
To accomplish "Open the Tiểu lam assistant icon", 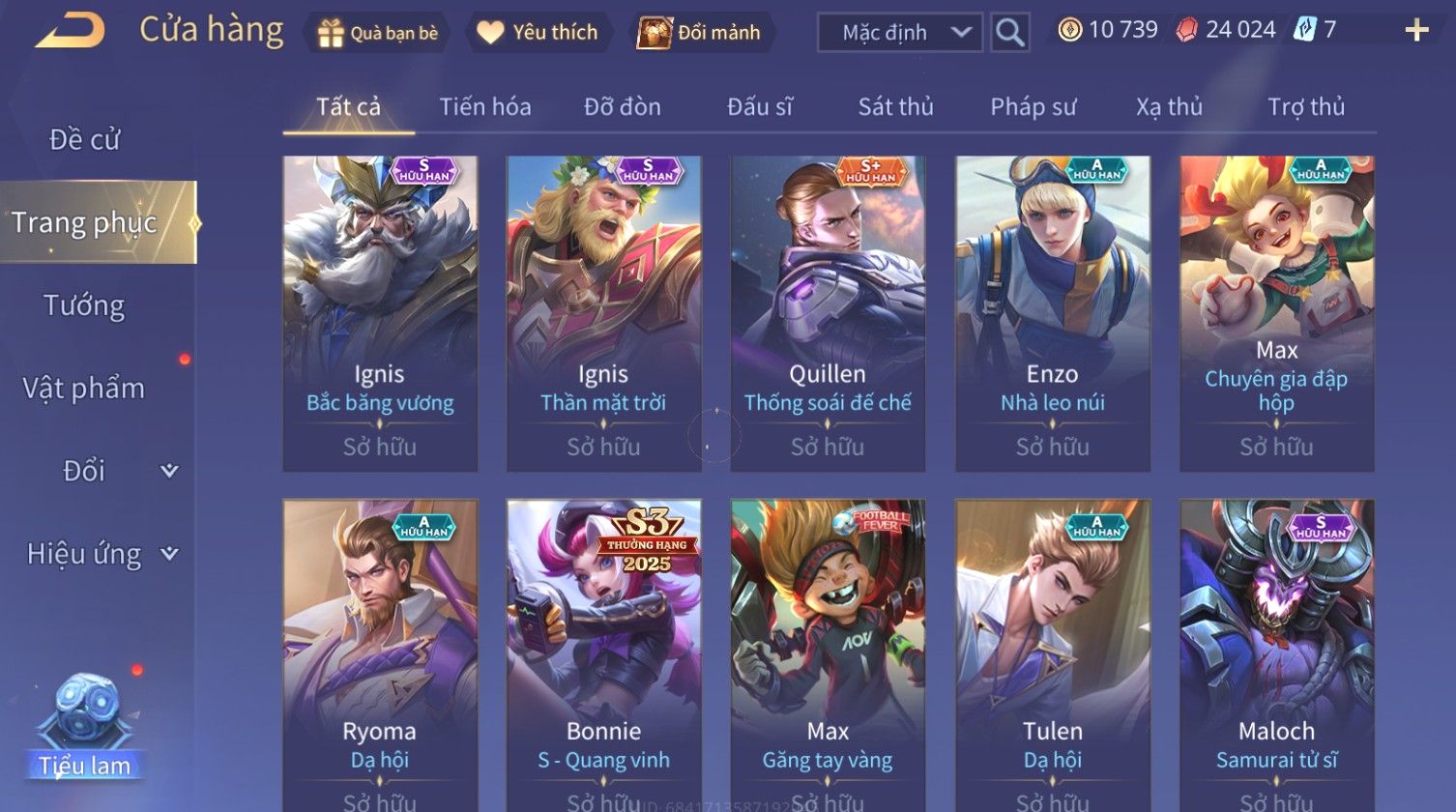I will pyautogui.click(x=85, y=727).
